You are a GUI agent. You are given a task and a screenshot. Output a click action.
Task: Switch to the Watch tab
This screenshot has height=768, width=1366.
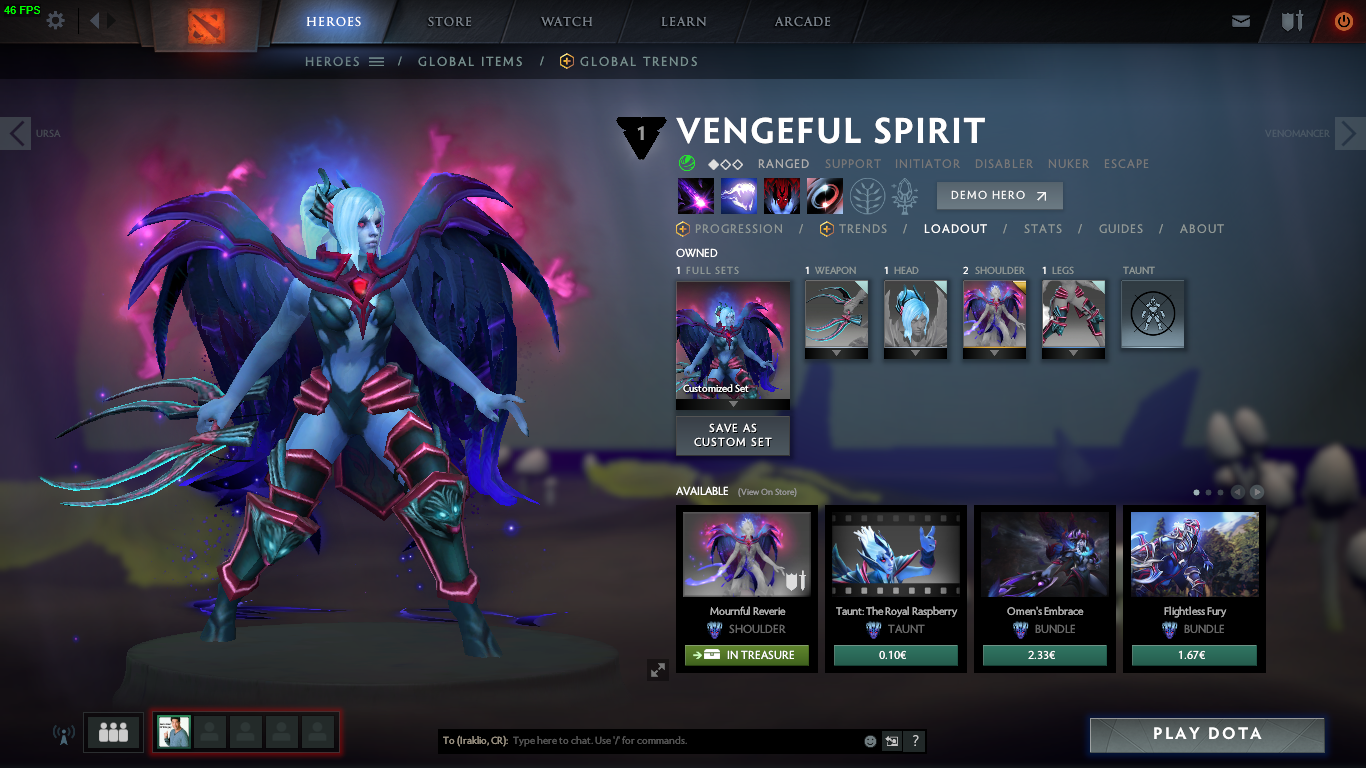point(567,21)
